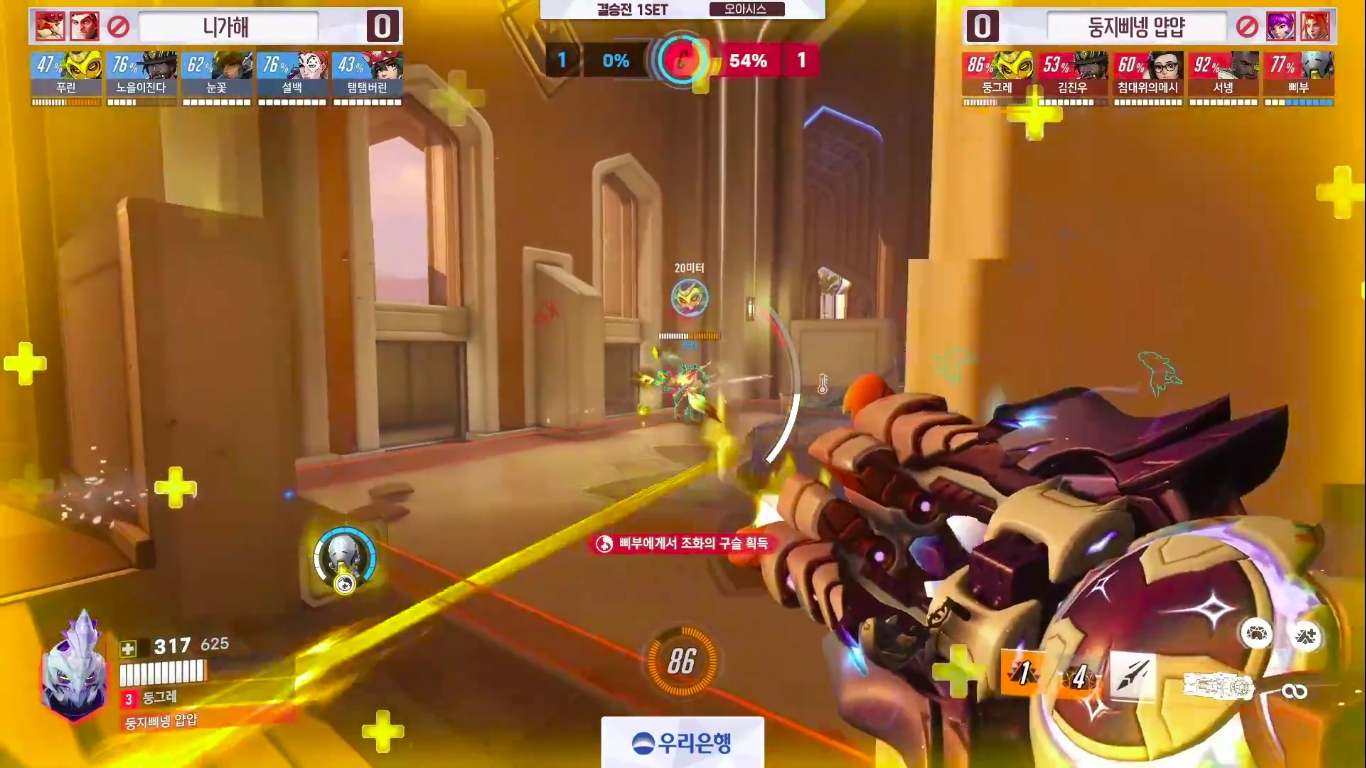
Task: Click the Orisa hero portrait beside health
Action: click(x=73, y=667)
